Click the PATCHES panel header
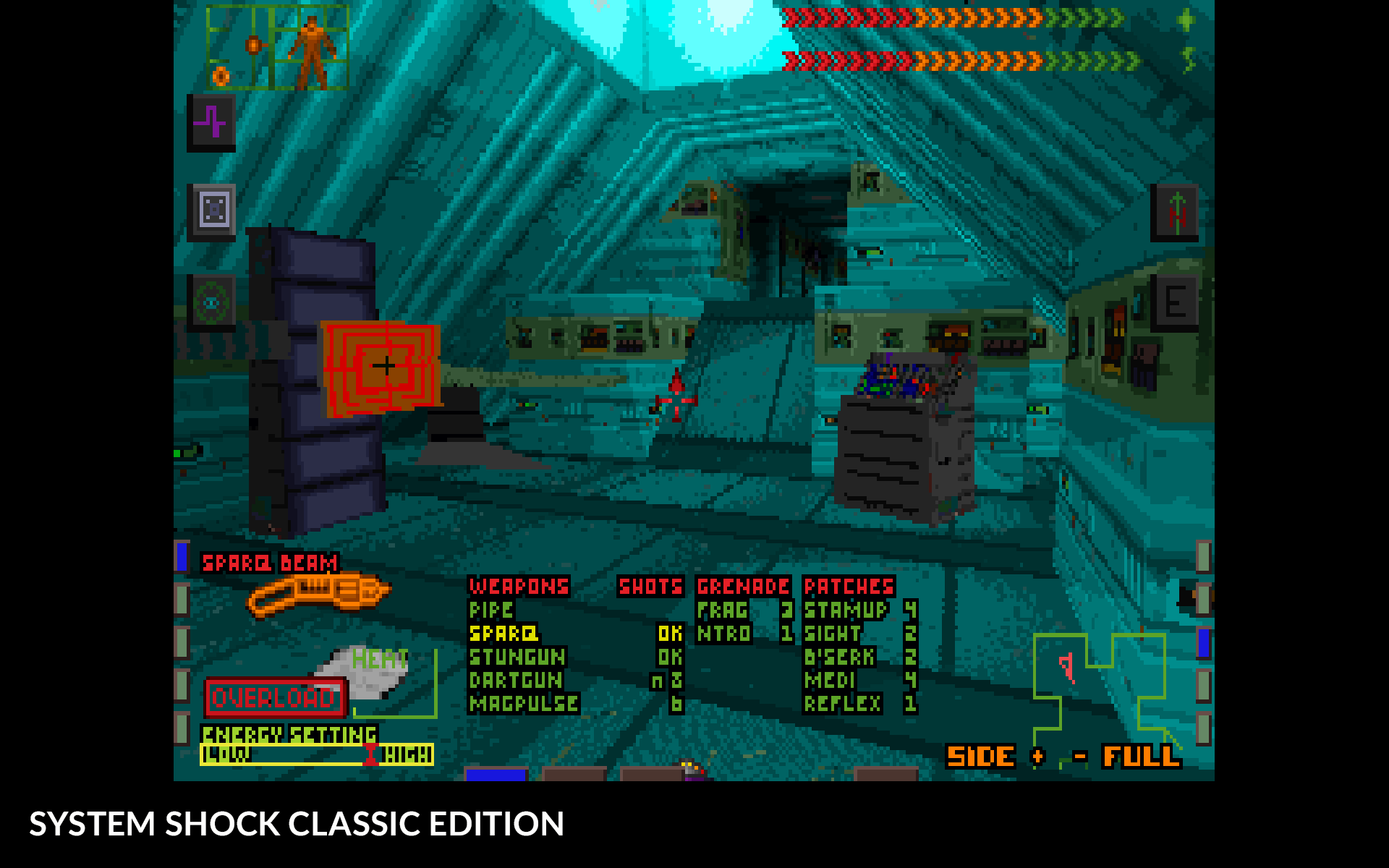The height and width of the screenshot is (868, 1389). point(849,587)
